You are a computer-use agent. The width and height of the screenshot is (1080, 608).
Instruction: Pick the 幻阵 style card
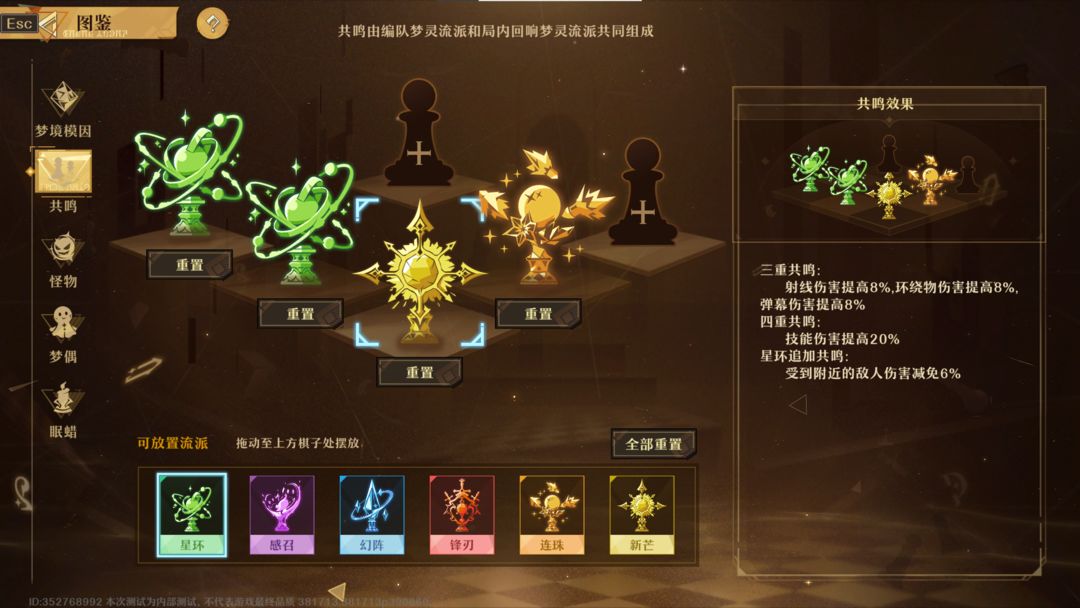[371, 514]
